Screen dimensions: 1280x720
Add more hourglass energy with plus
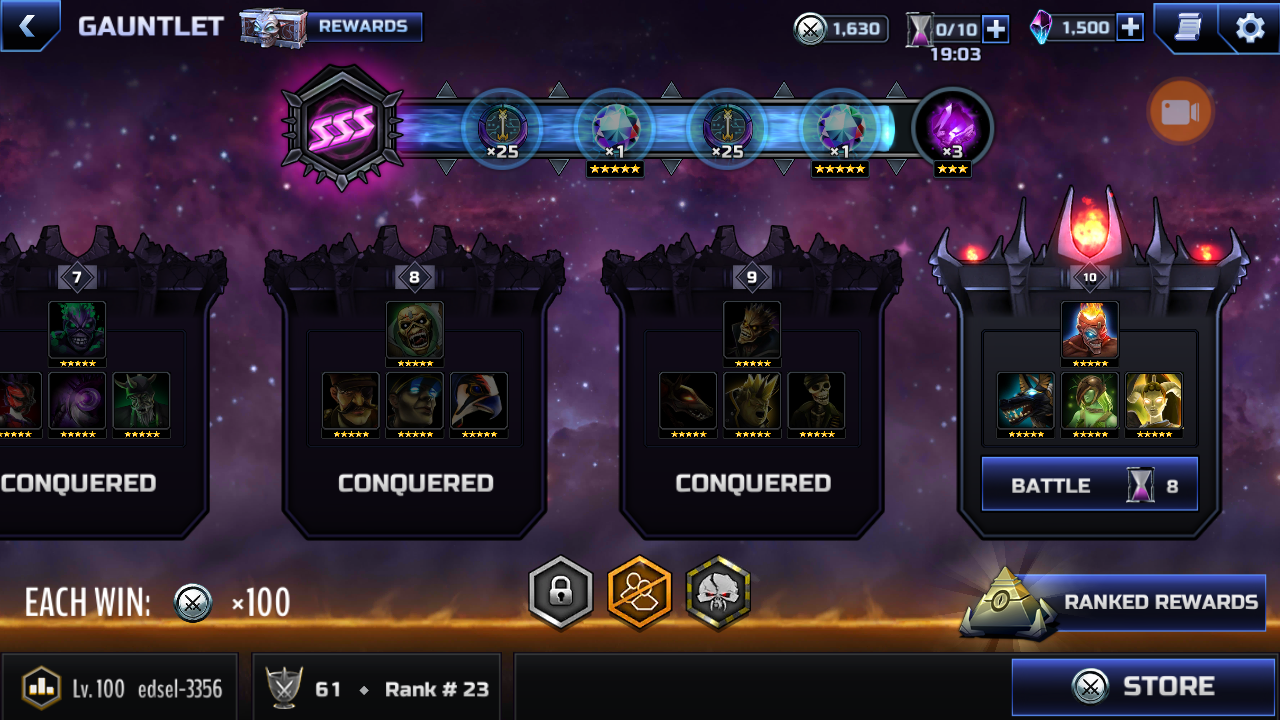[996, 29]
